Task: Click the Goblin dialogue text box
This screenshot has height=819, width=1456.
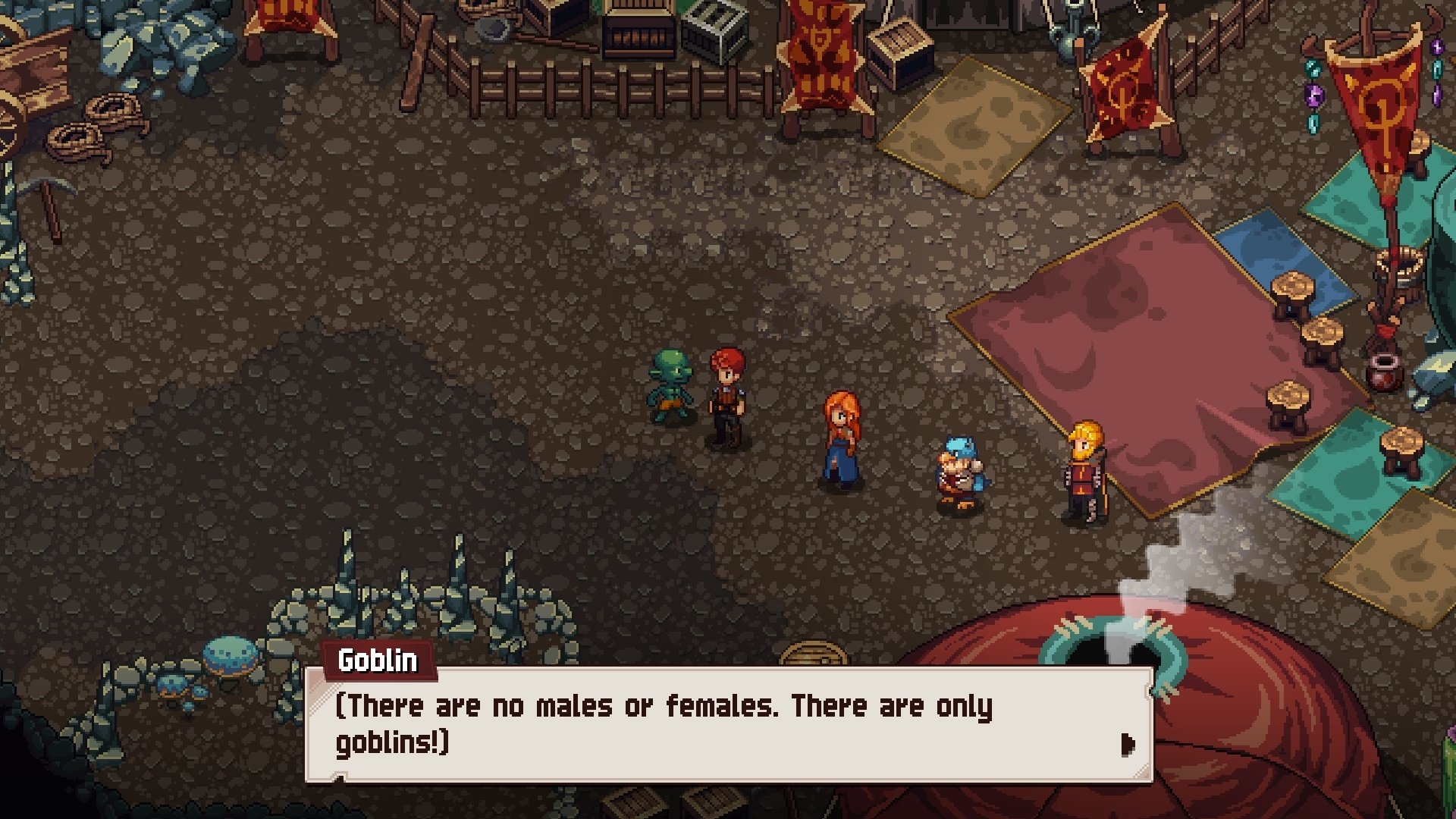Action: coord(728,724)
